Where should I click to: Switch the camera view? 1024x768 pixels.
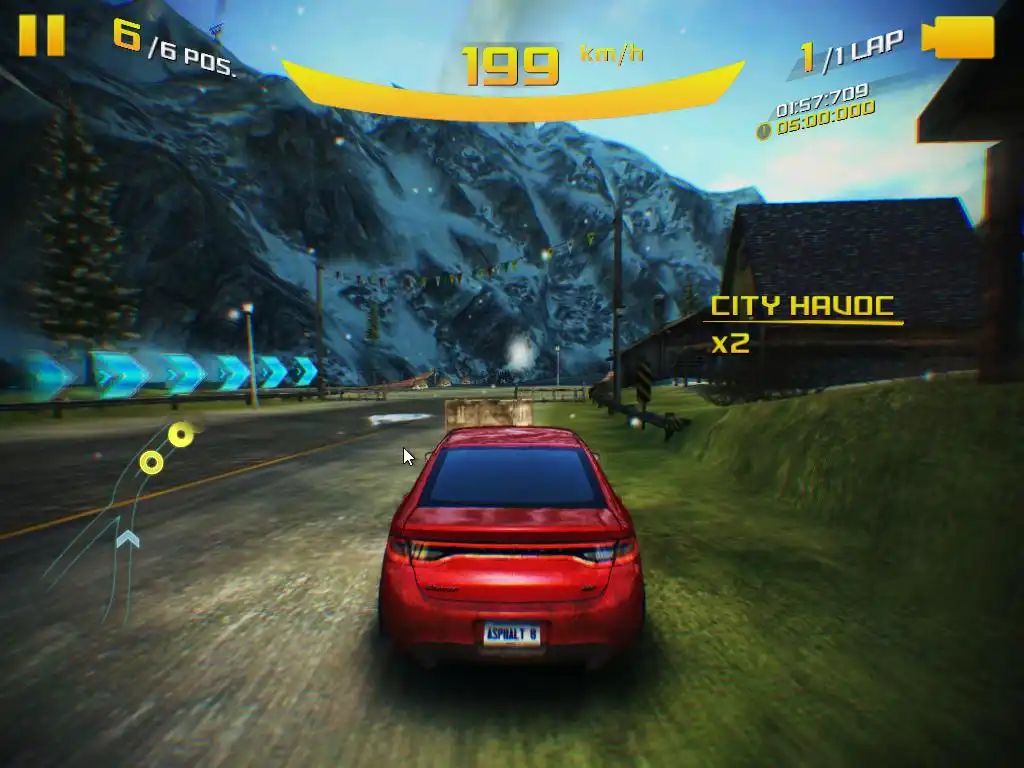[964, 38]
